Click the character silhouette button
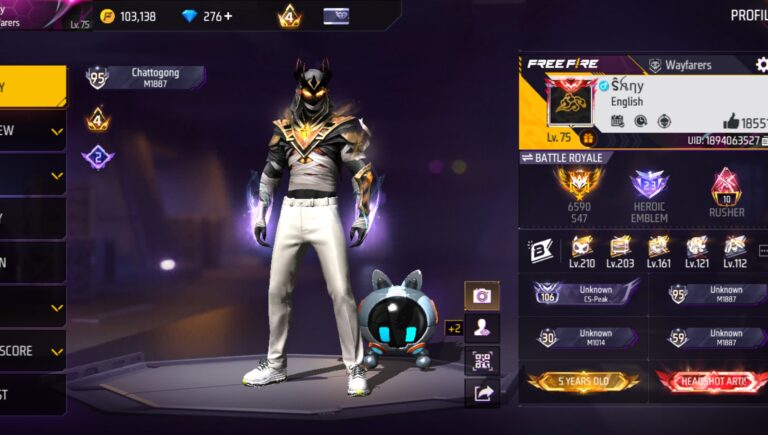Screen dimensions: 768x435 (x=482, y=328)
